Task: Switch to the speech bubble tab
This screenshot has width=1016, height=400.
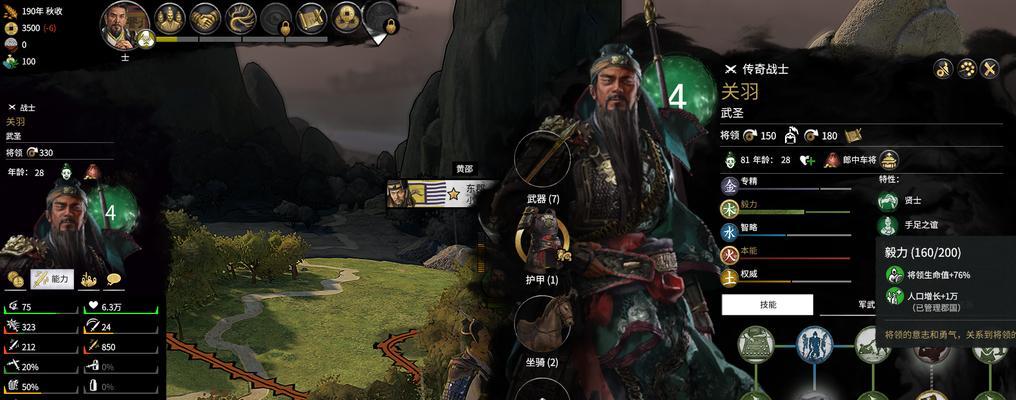Action: click(x=114, y=279)
